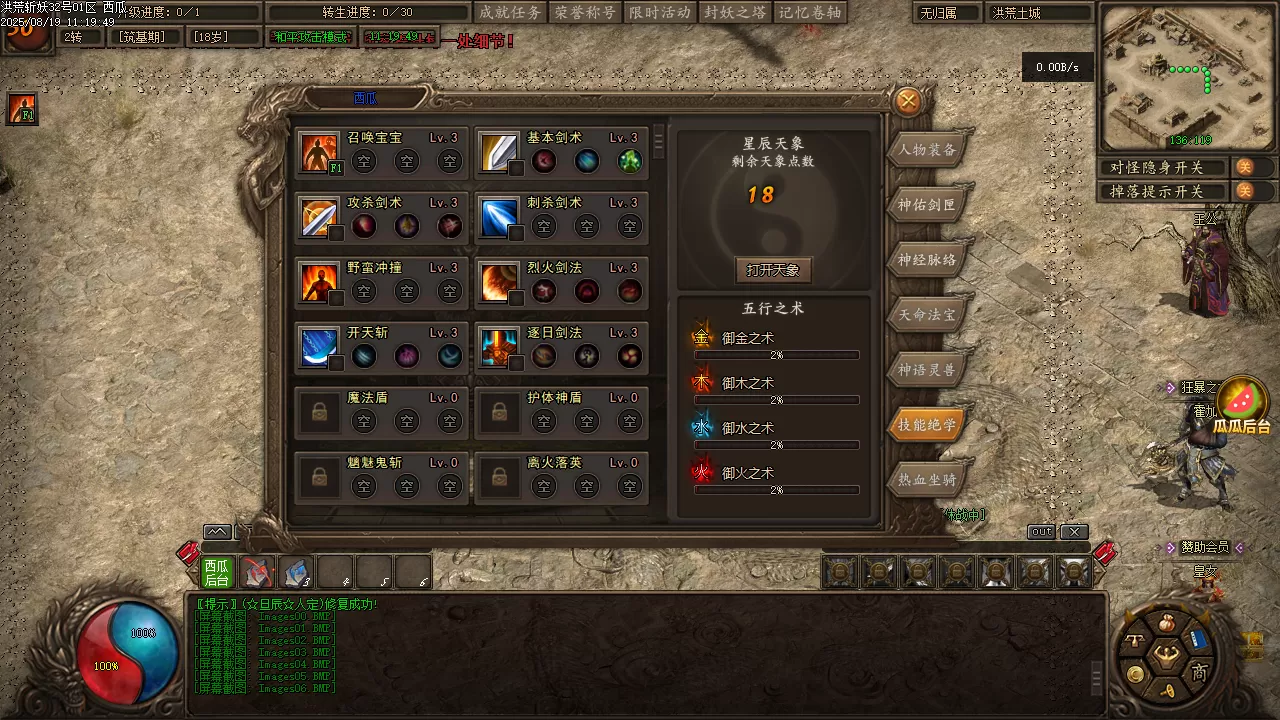Enter the 封妖之塔 menu
The height and width of the screenshot is (720, 1280).
(x=735, y=12)
